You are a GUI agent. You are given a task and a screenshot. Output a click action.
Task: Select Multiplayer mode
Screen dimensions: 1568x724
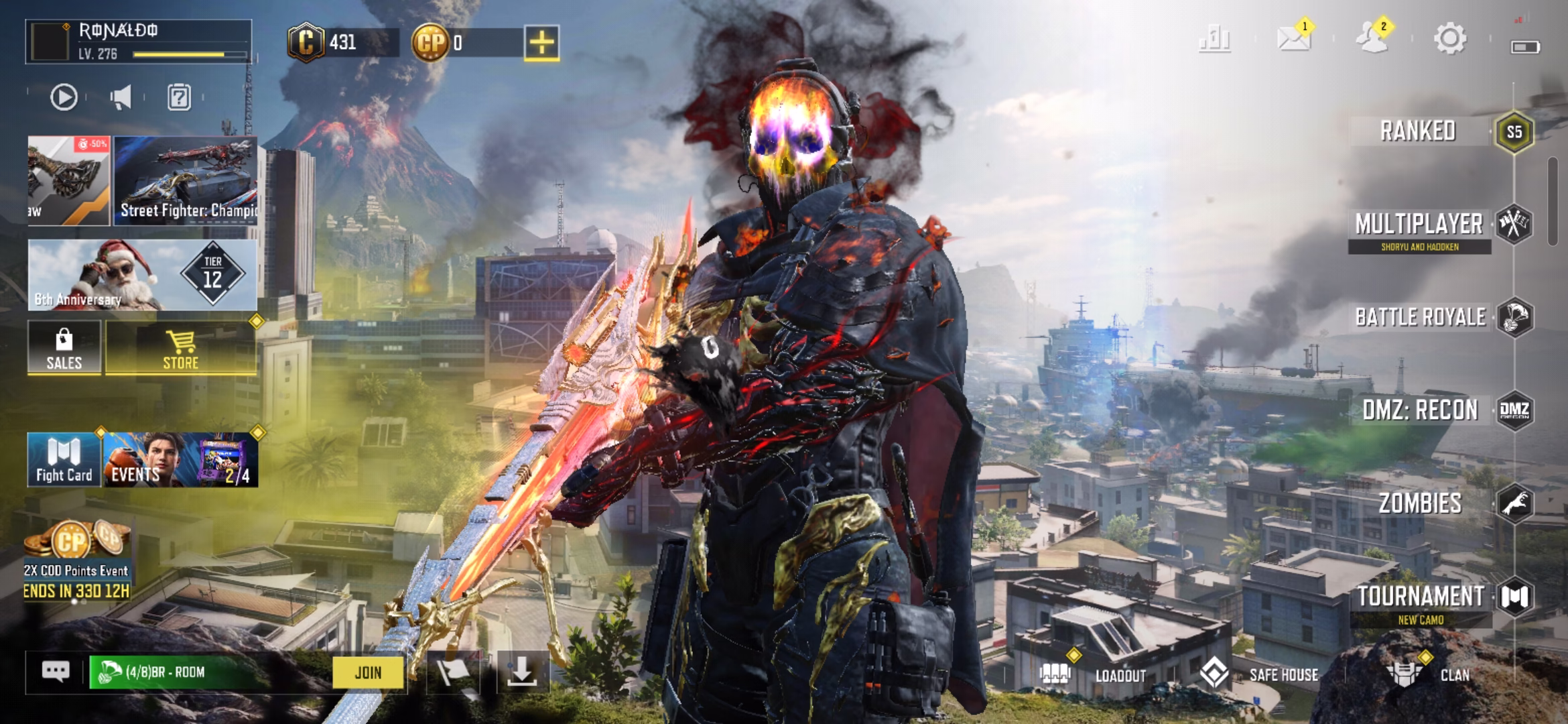(x=1419, y=225)
